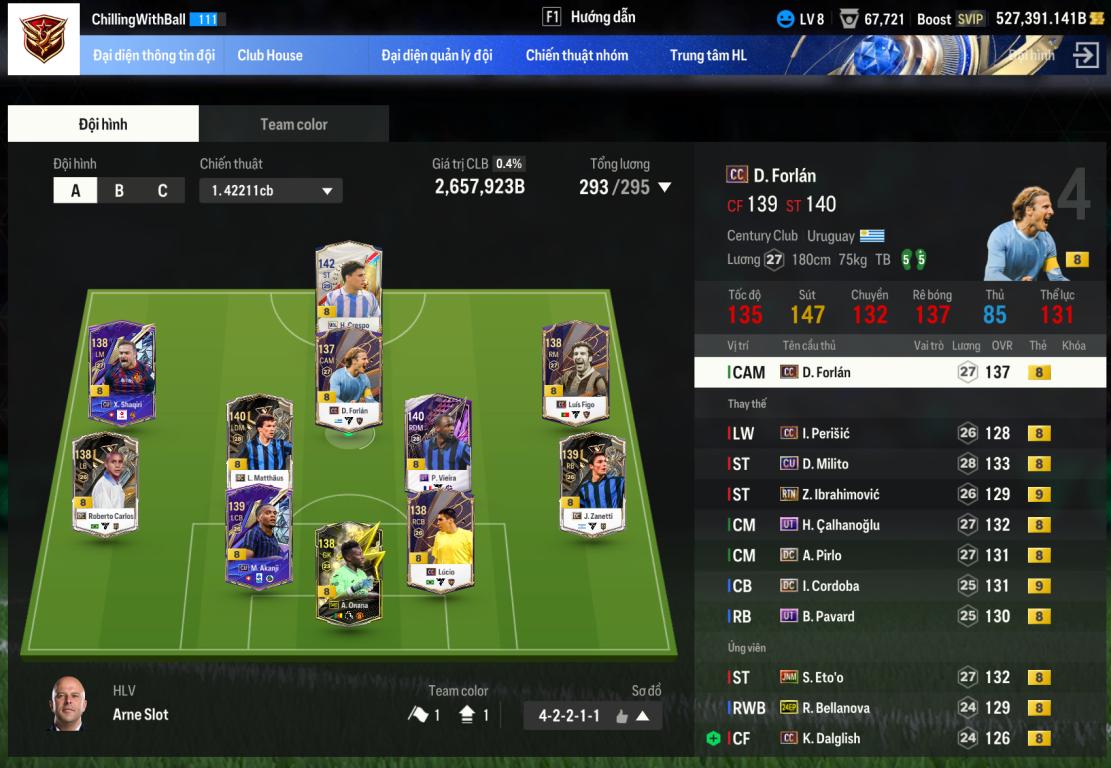
Task: Open Đại diện quản lý đội menu
Action: [437, 56]
